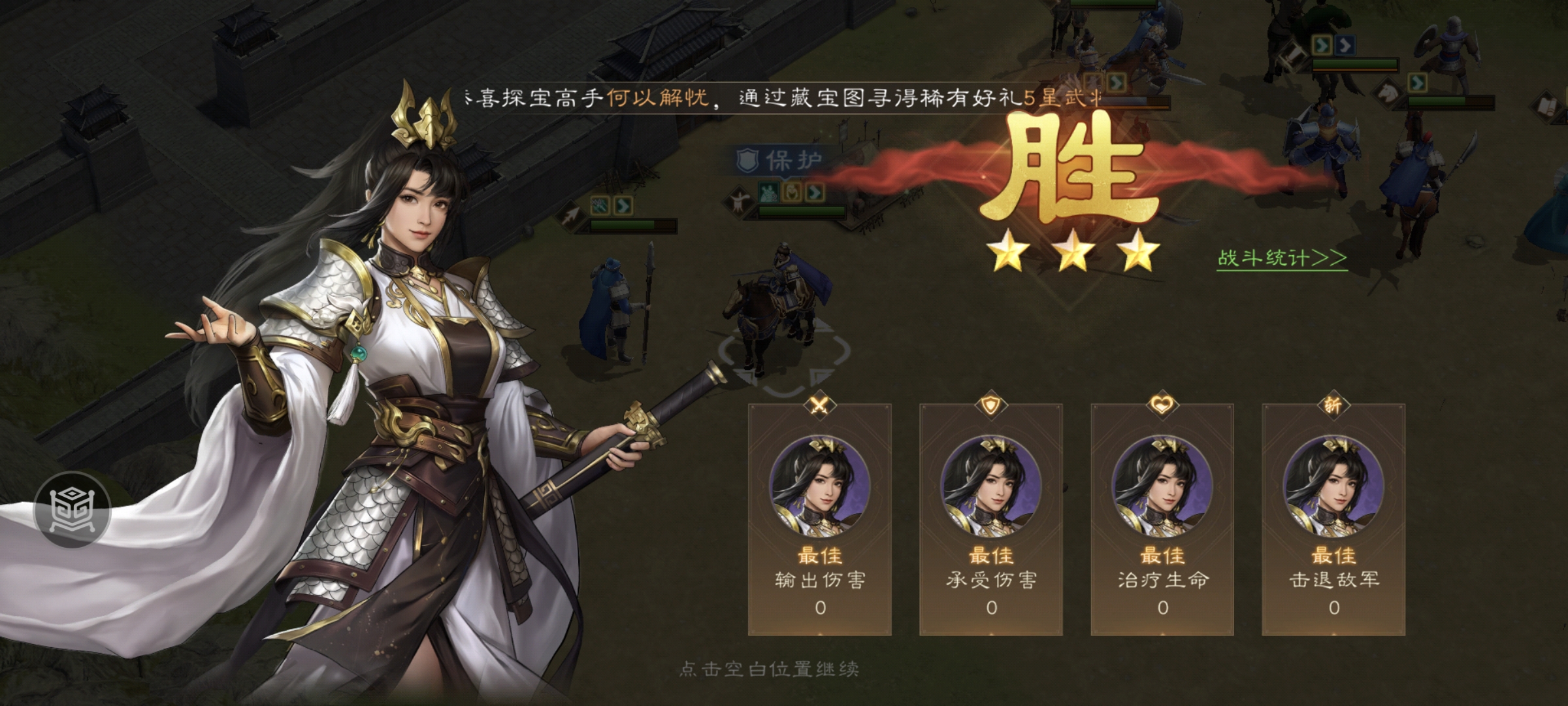Expand the chevron arrow next to the protected unit's buffs

click(x=814, y=192)
